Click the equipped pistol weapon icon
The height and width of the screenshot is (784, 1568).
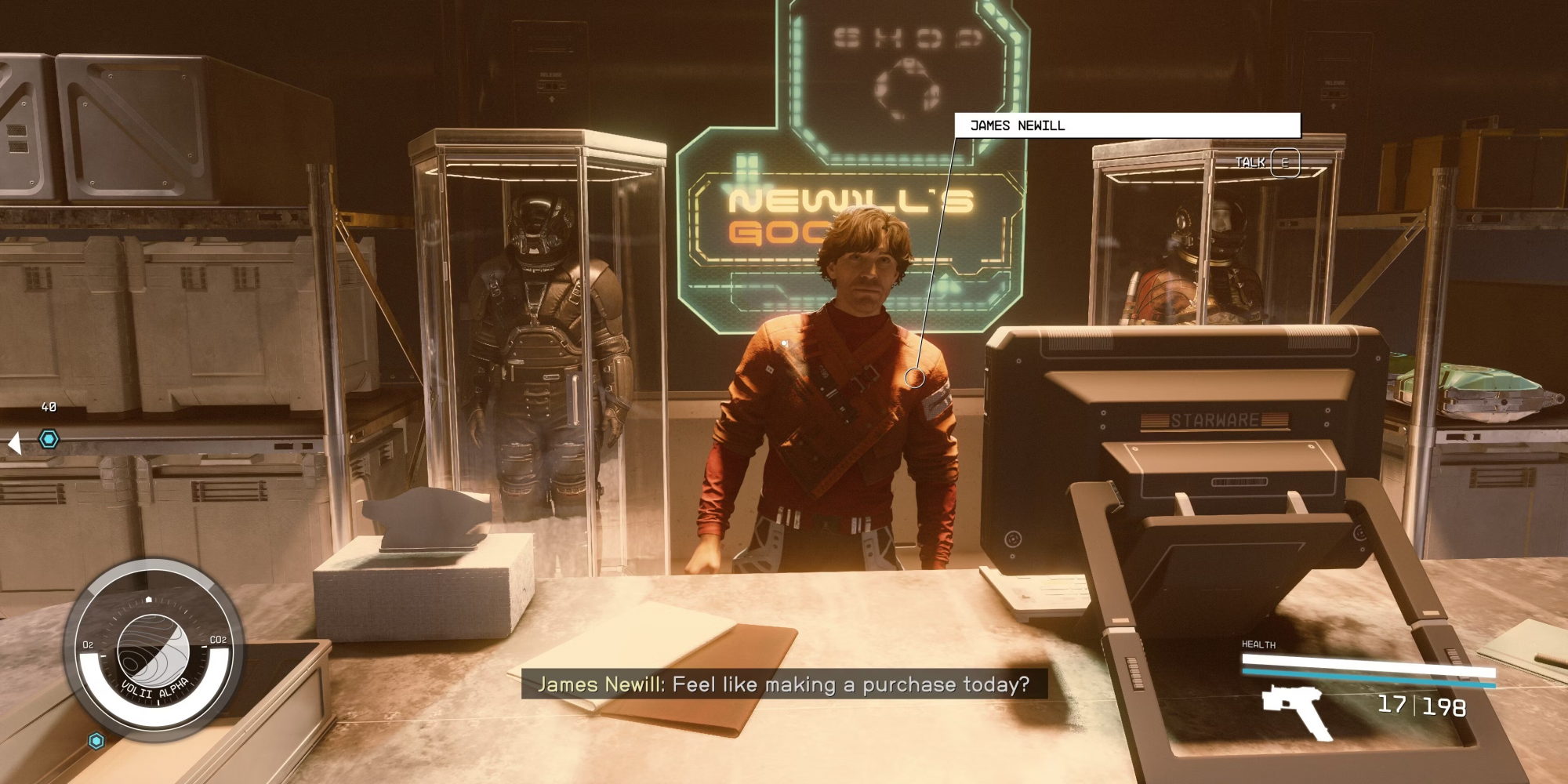[1298, 710]
